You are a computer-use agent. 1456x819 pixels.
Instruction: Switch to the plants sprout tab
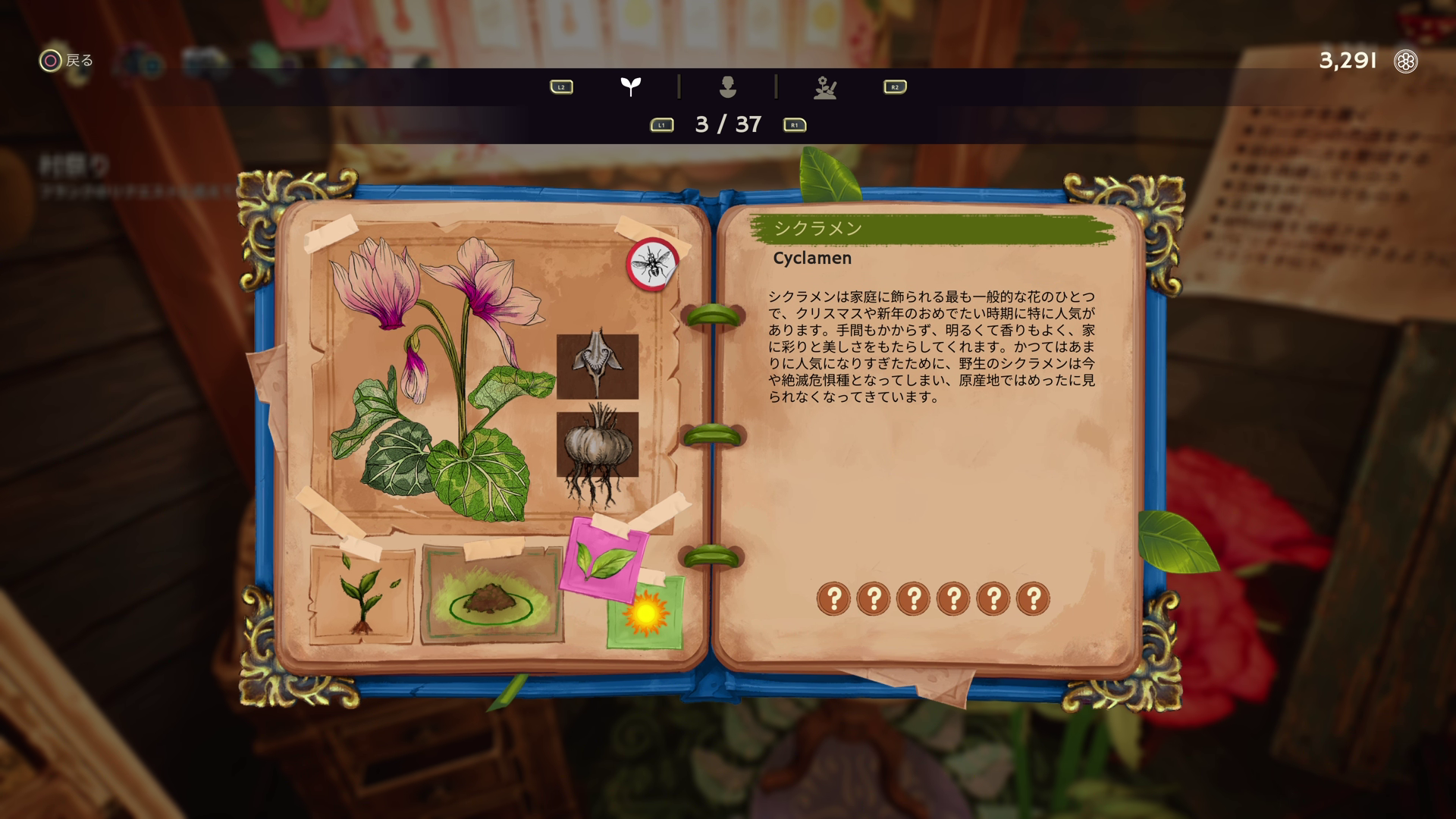pos(630,86)
